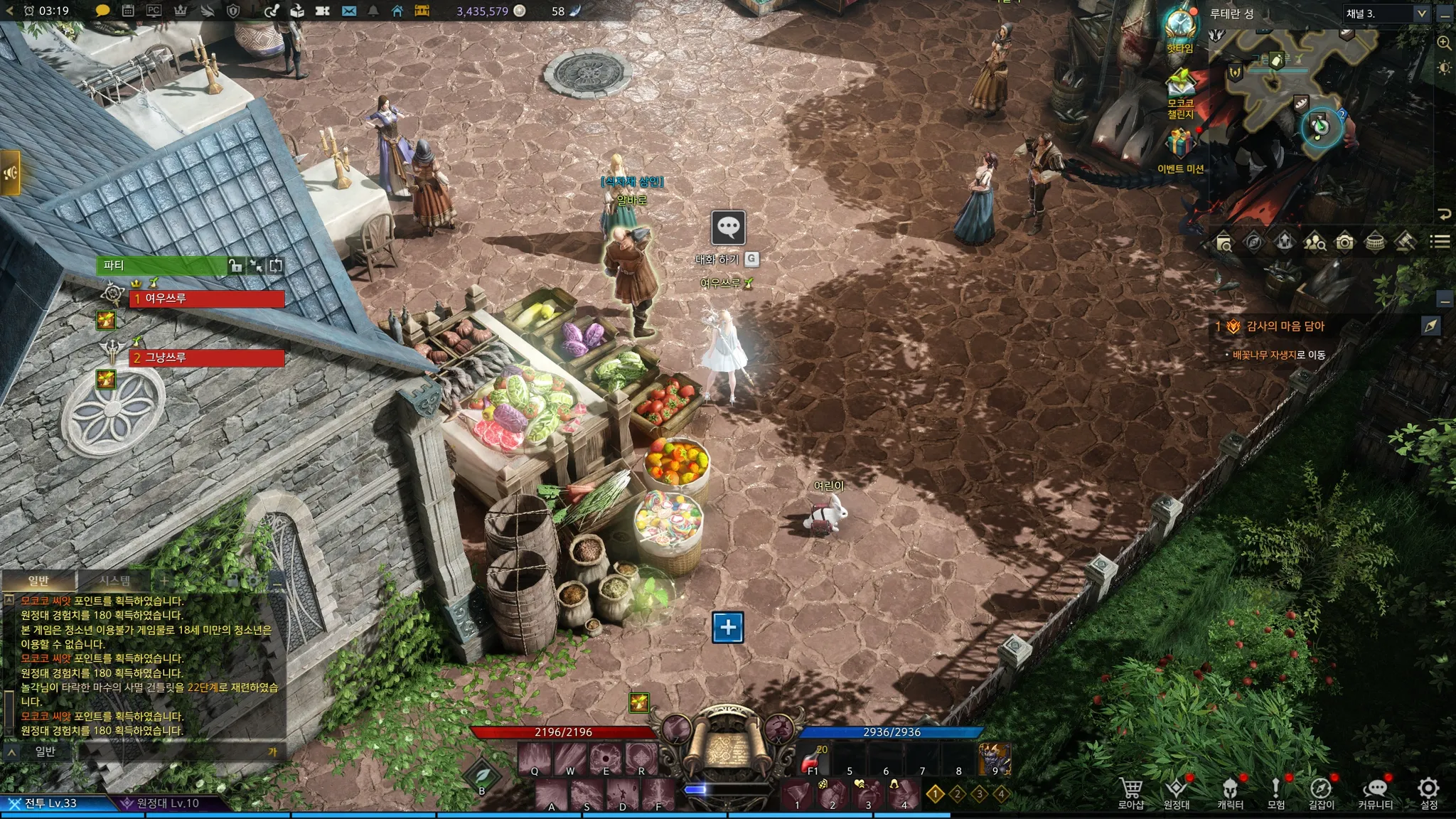Open the 로아샵 shop menu
The image size is (1456, 819).
pos(1130,792)
